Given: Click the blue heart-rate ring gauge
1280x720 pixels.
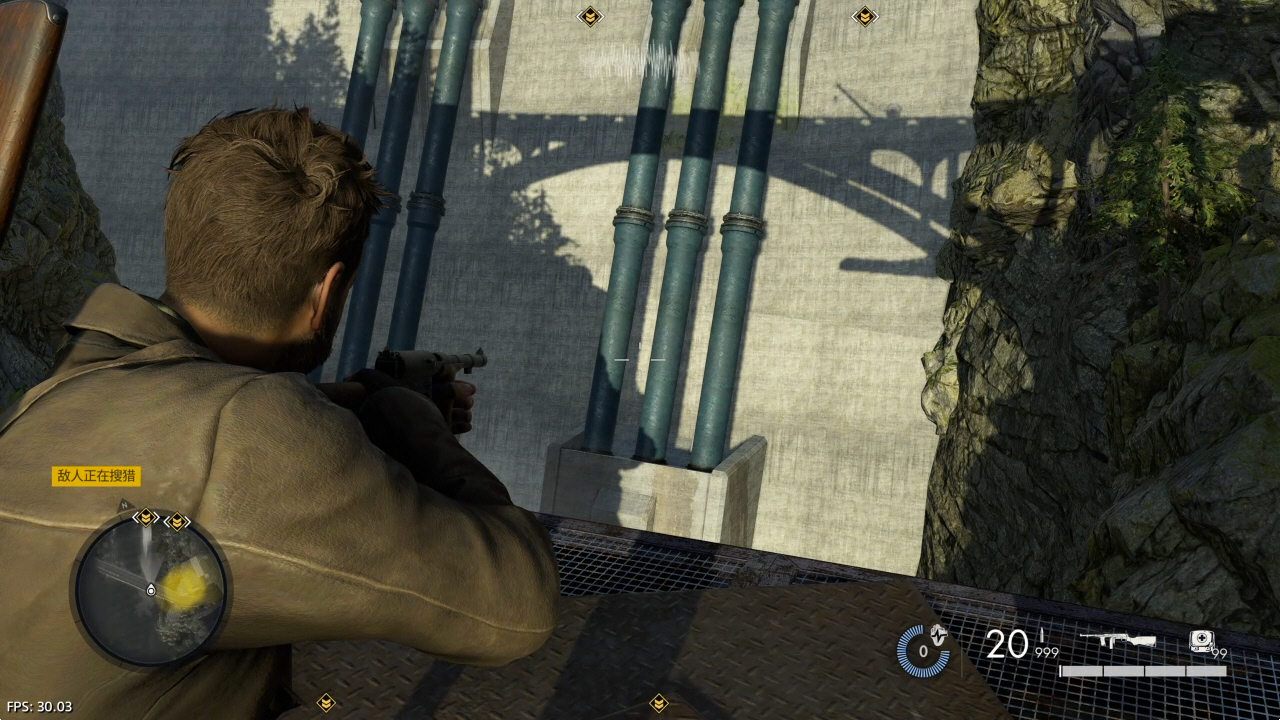Looking at the screenshot, I should pos(922,650).
